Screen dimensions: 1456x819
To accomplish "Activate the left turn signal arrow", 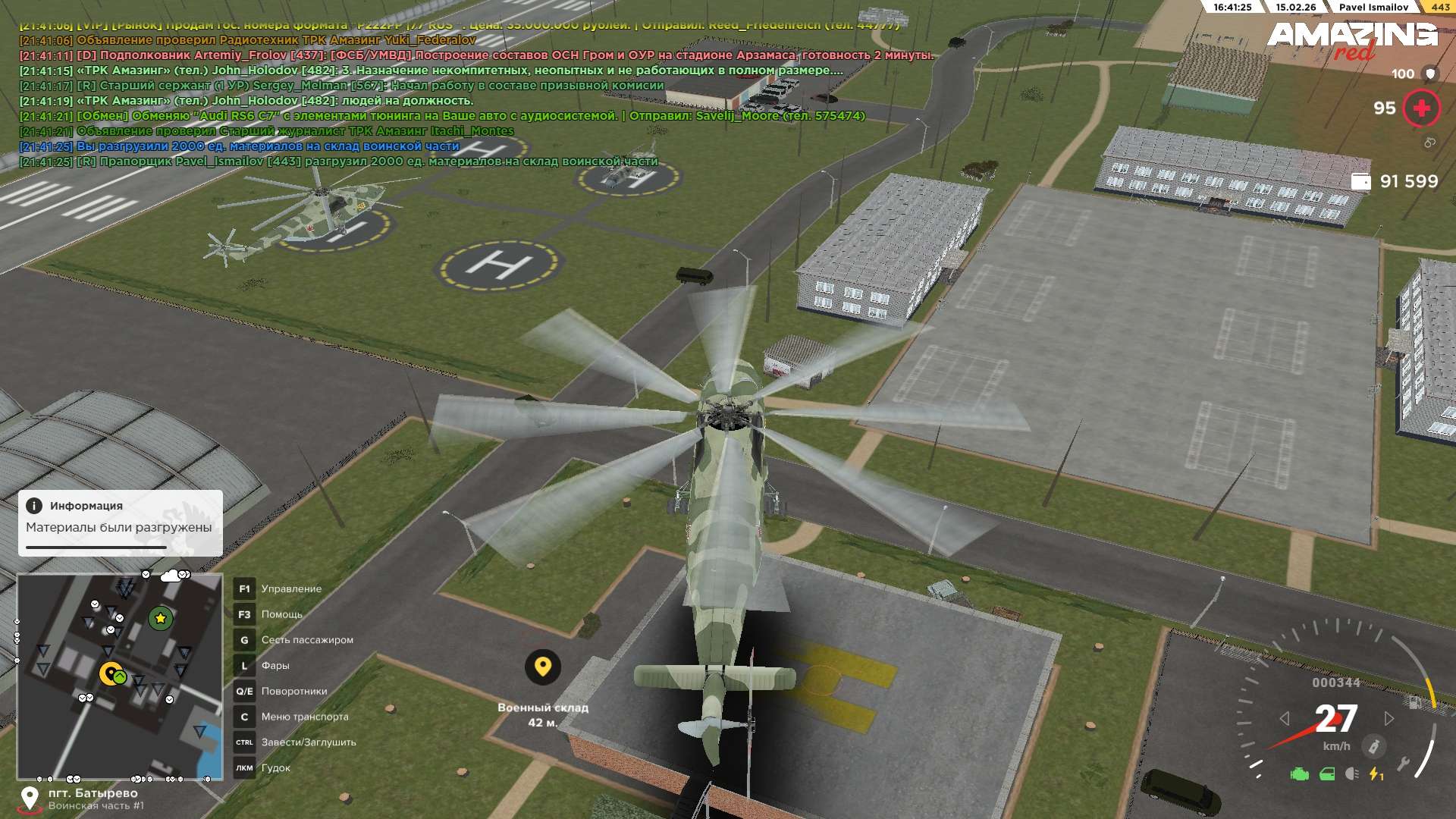I will [1284, 718].
